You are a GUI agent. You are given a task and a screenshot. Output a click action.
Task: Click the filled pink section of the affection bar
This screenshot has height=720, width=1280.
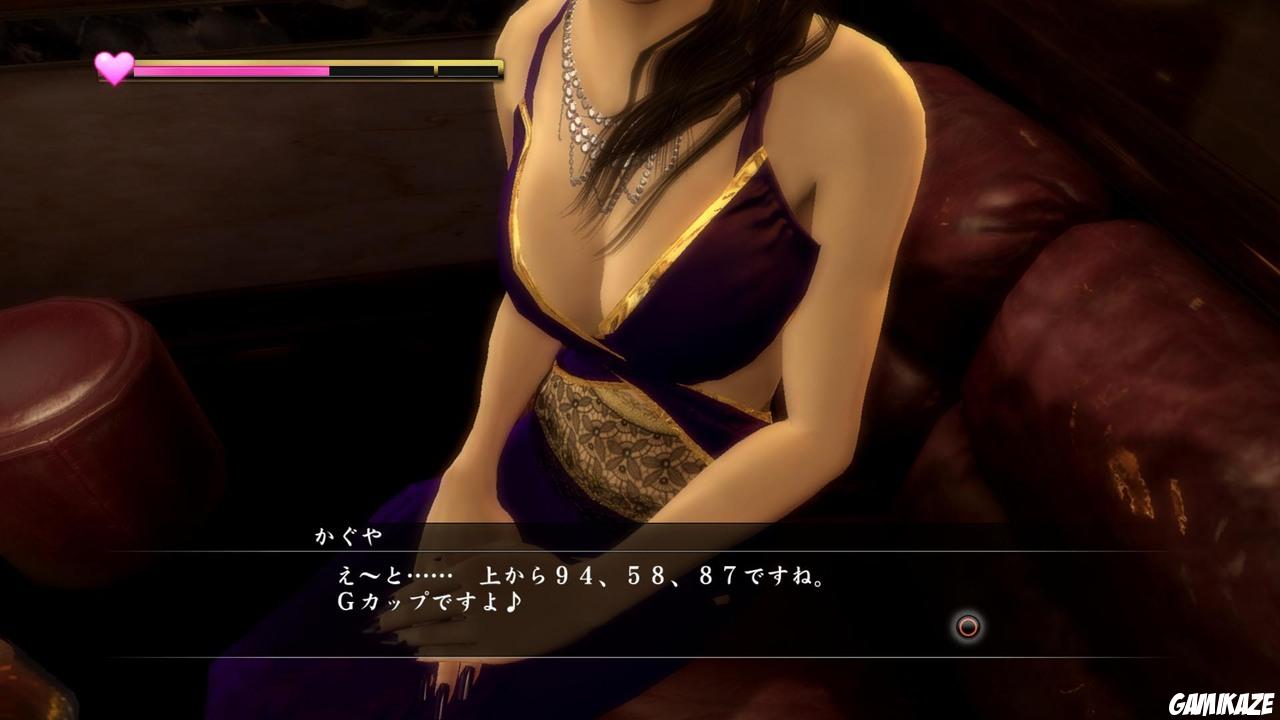coord(230,71)
